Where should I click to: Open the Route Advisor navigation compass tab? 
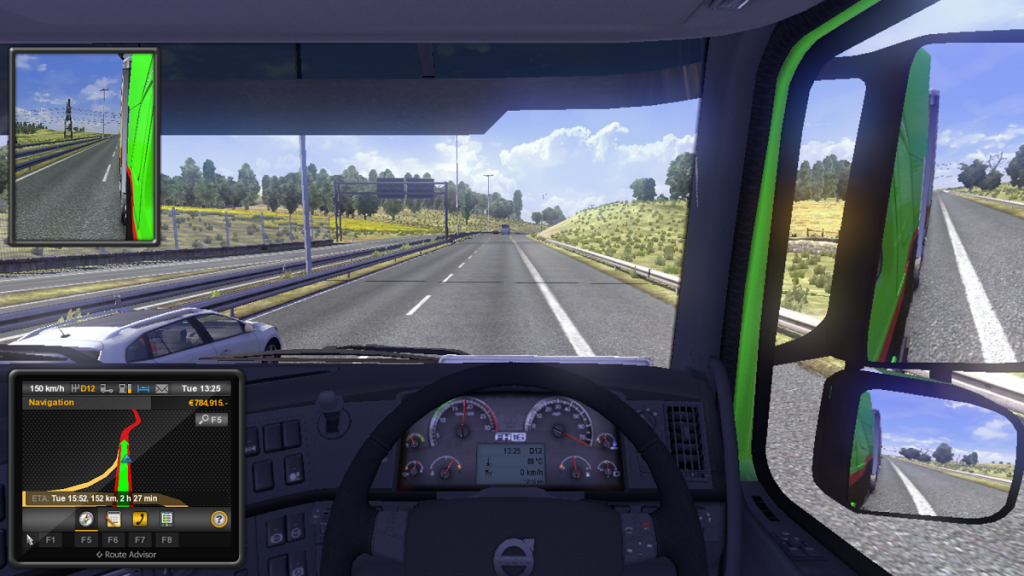[86, 519]
